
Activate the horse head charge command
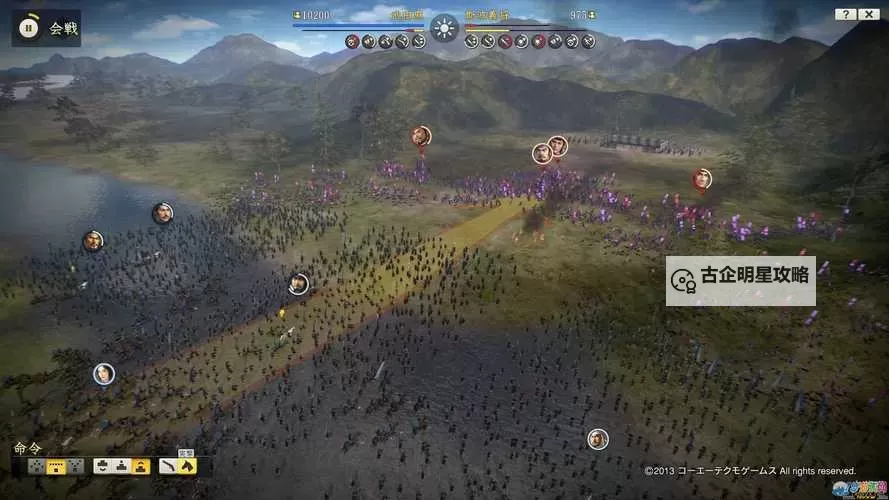pyautogui.click(x=186, y=466)
